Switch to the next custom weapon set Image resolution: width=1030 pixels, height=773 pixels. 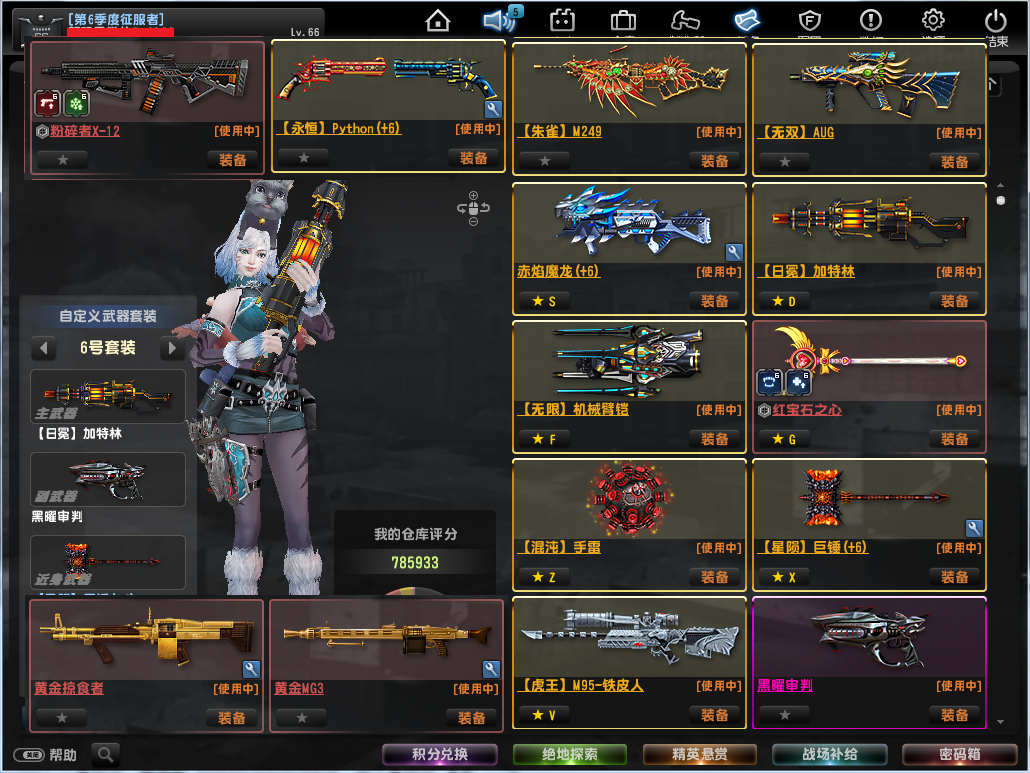173,348
